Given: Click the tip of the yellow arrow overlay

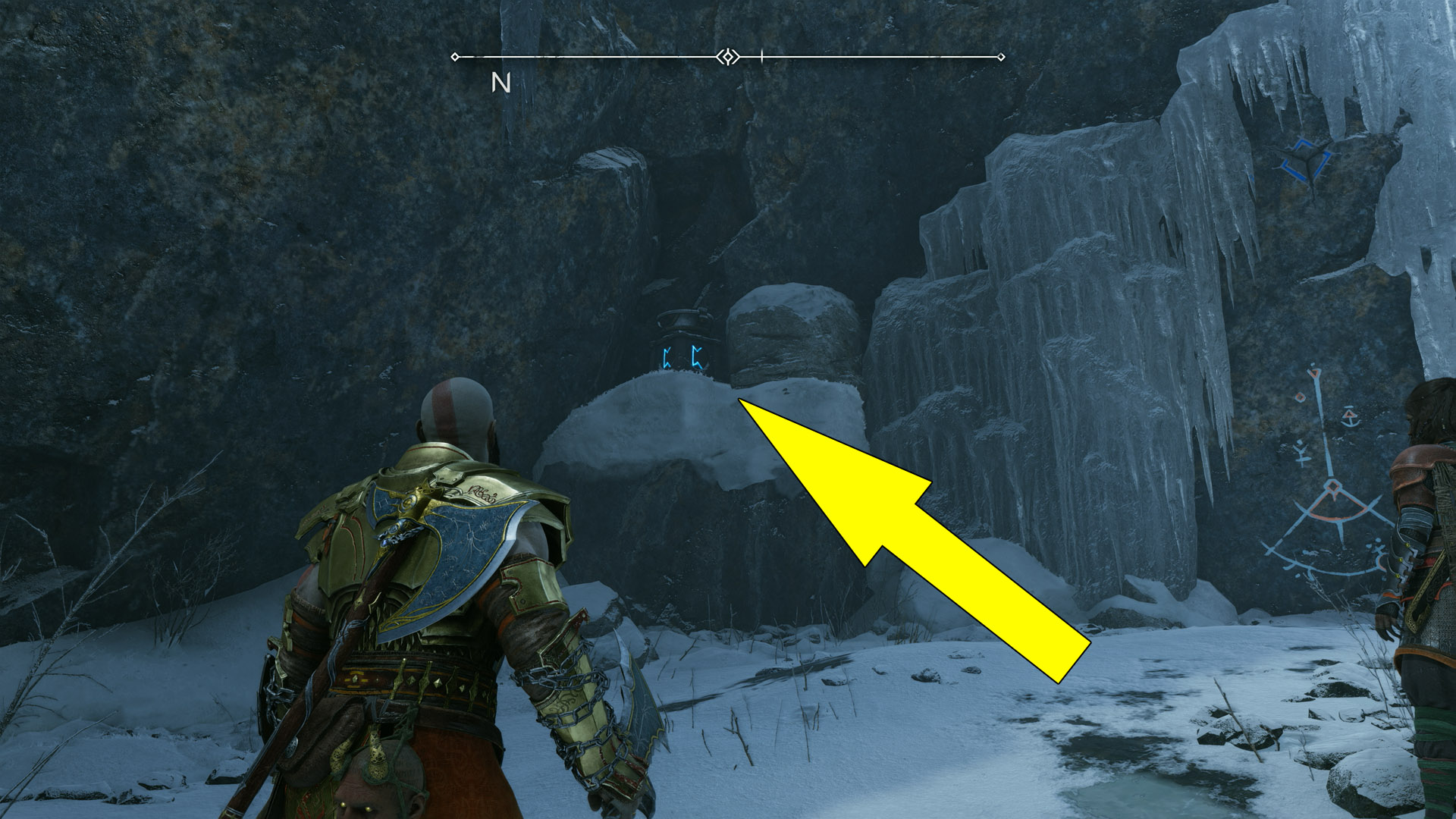Looking at the screenshot, I should coord(739,400).
